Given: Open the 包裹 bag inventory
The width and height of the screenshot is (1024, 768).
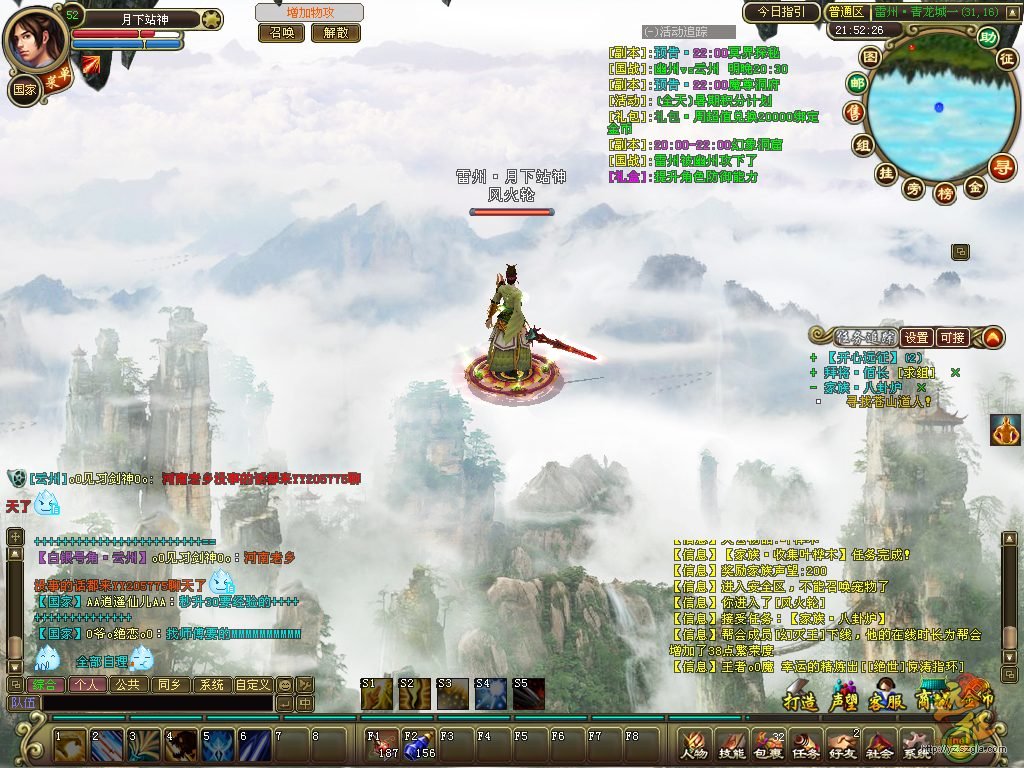Looking at the screenshot, I should [769, 744].
